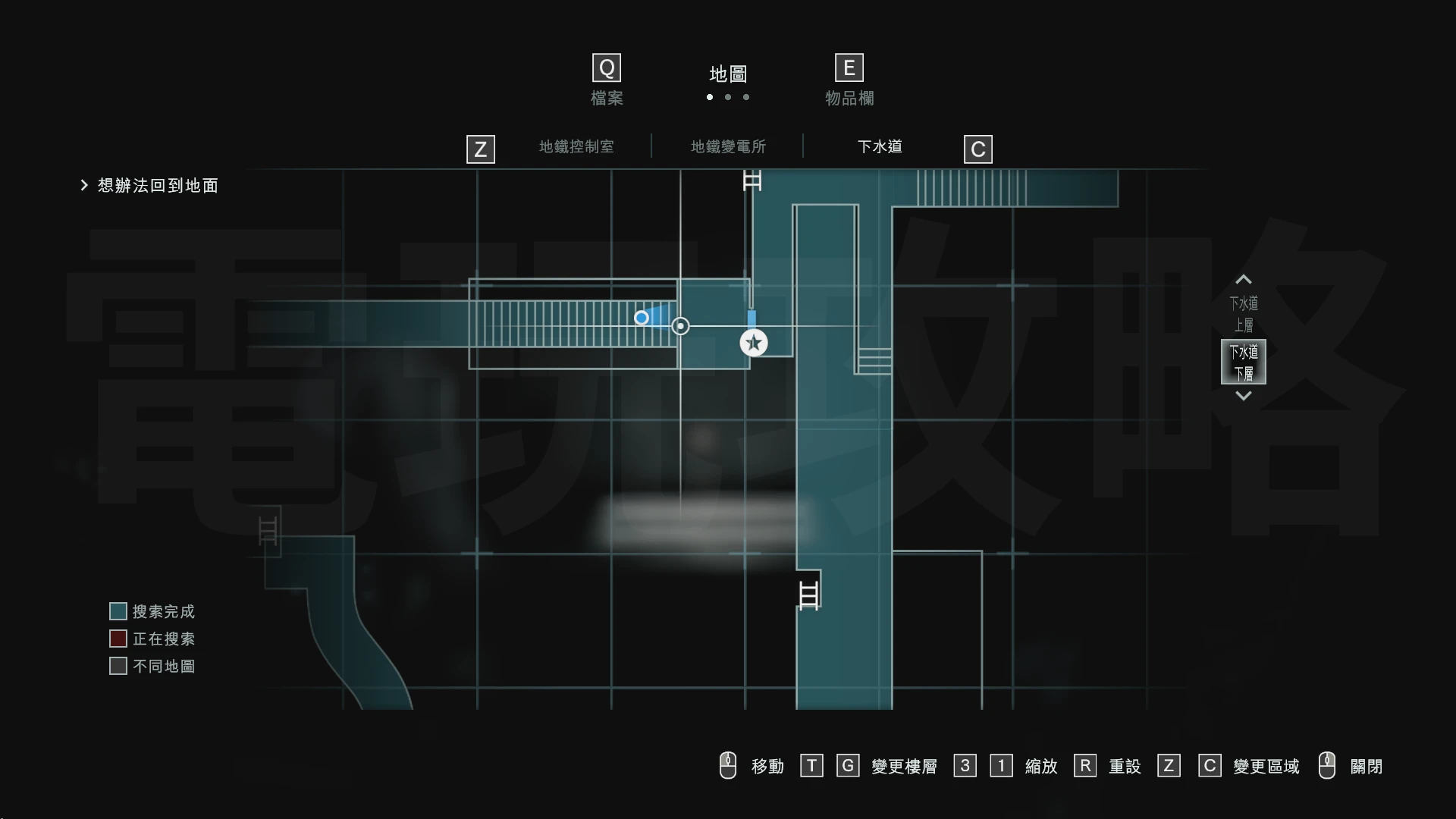The width and height of the screenshot is (1456, 819).
Task: Switch to the 檔案 files tab
Action: 607,81
